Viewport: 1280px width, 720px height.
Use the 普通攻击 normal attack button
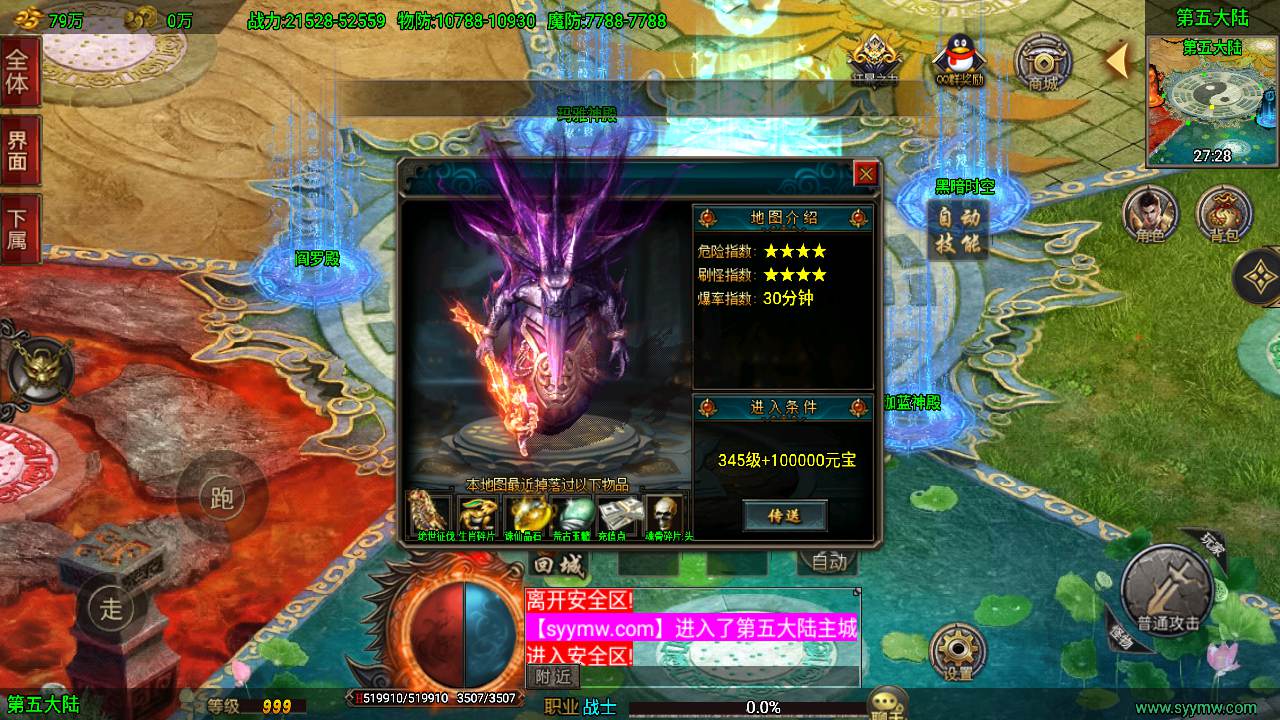(1167, 595)
